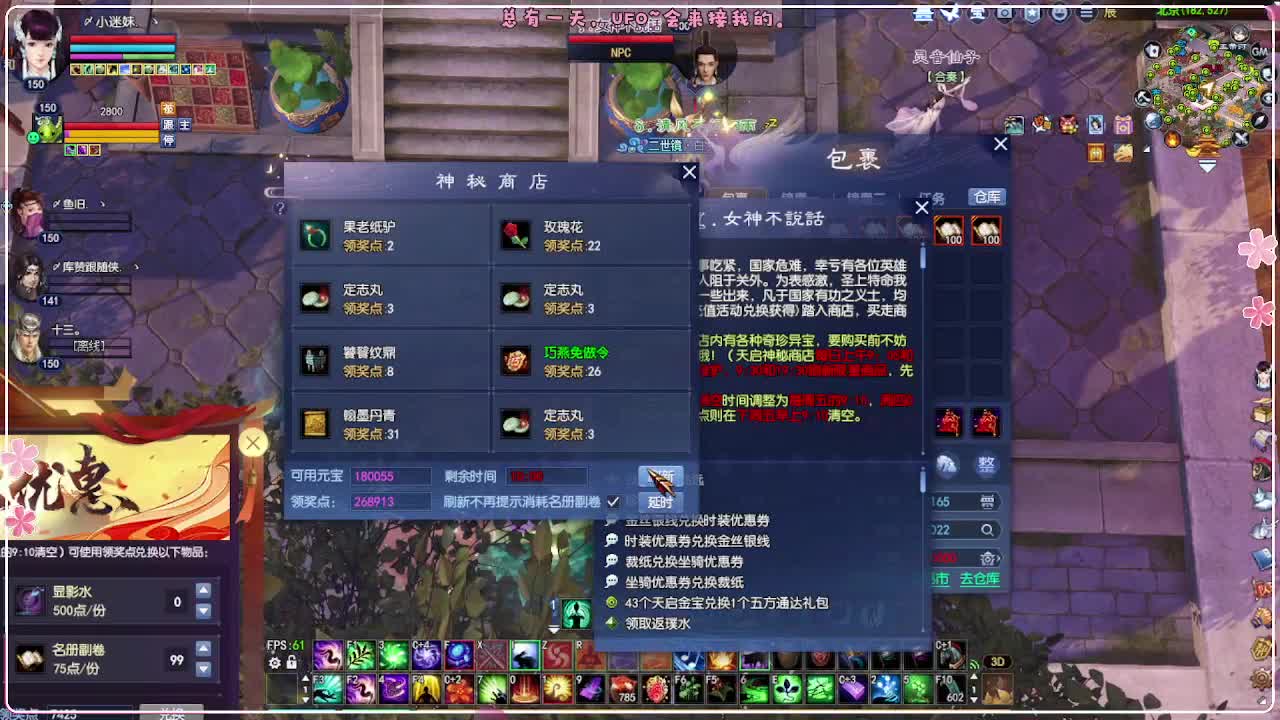Screen dimensions: 1280x720
Task: Click the 果老纸驴 item icon
Action: point(316,232)
